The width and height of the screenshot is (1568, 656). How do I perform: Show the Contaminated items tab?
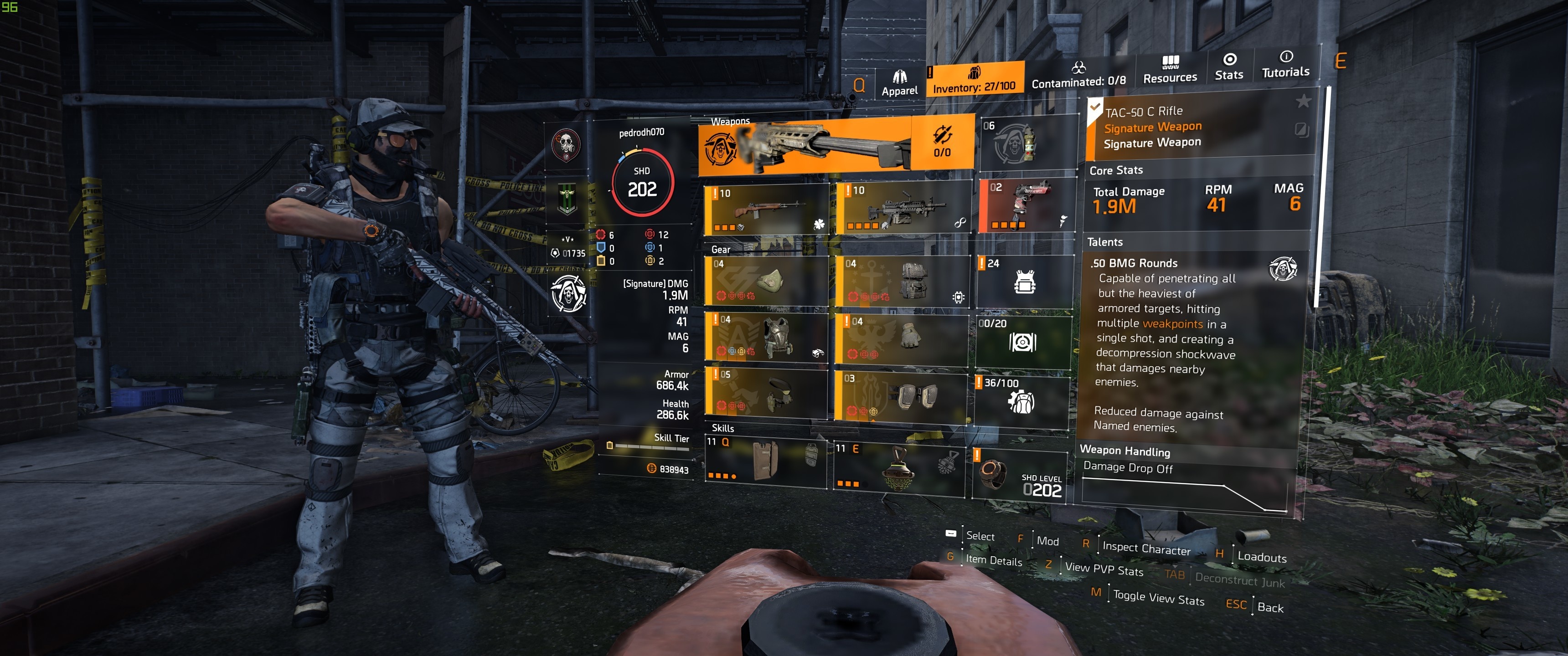point(1078,75)
